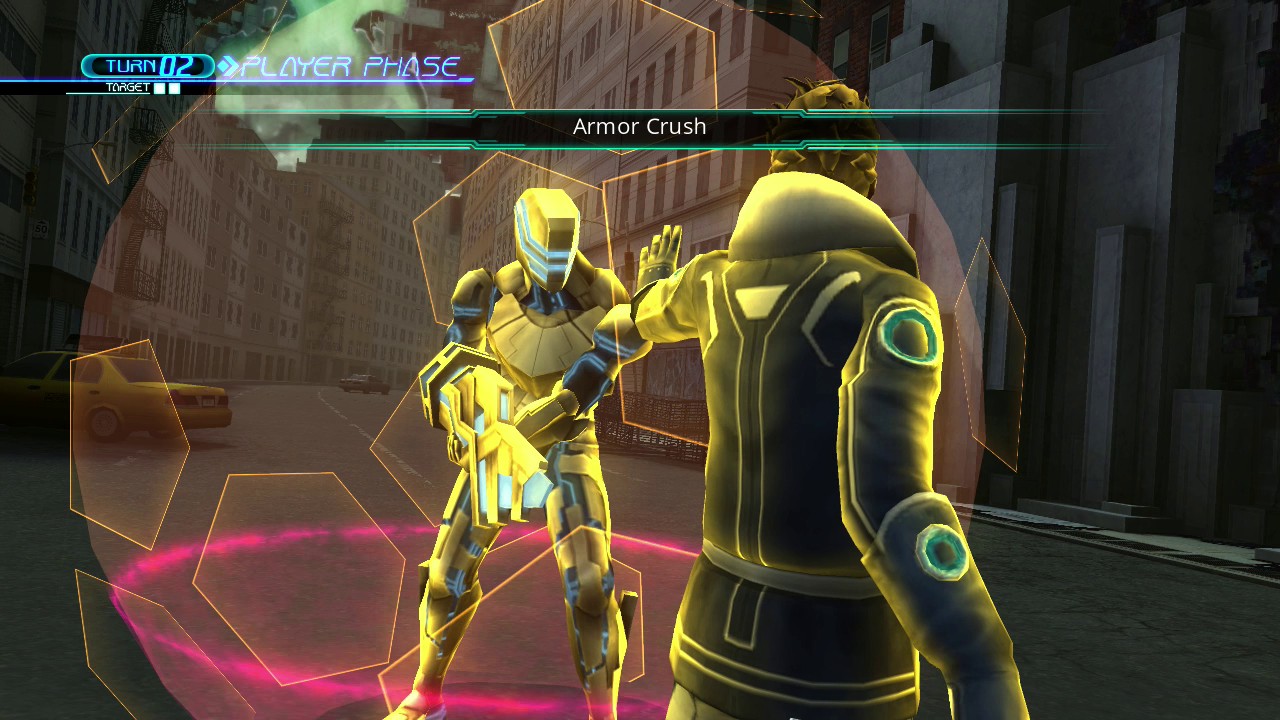1280x720 pixels.
Task: Click the second Target indicator square
Action: pyautogui.click(x=174, y=89)
